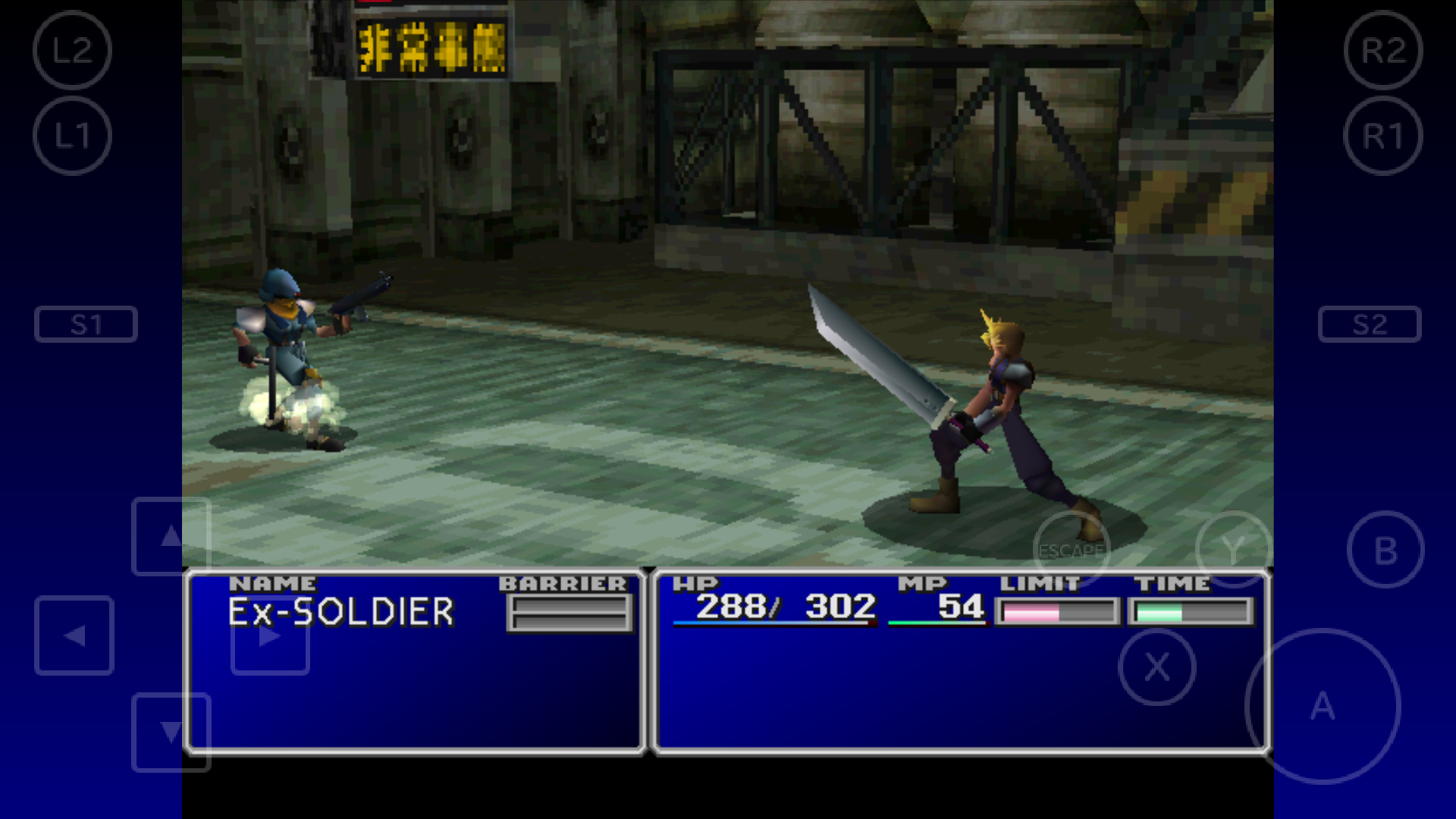This screenshot has height=819, width=1456.
Task: Tap the d-pad up arrow
Action: point(171,536)
